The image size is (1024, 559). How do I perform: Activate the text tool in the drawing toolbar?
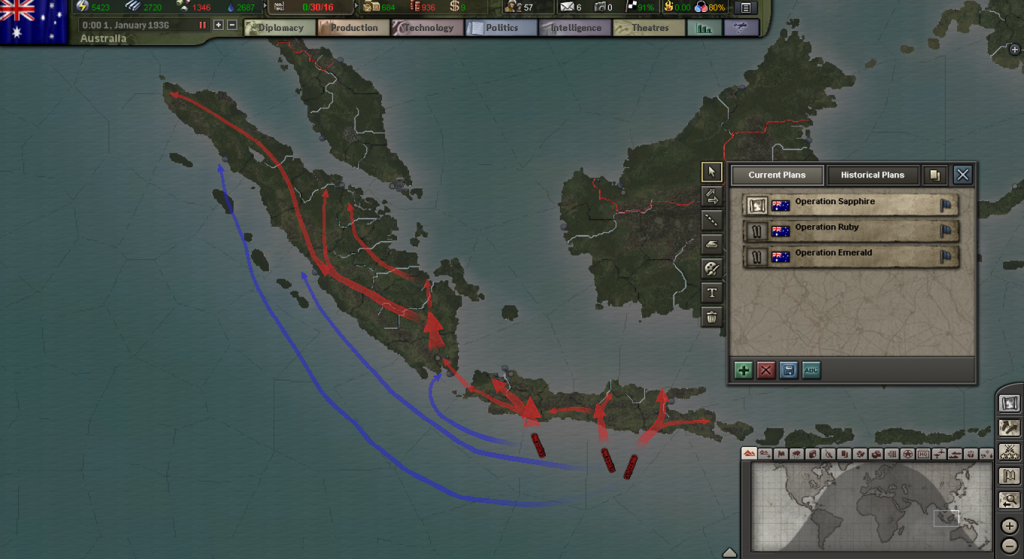tap(711, 293)
